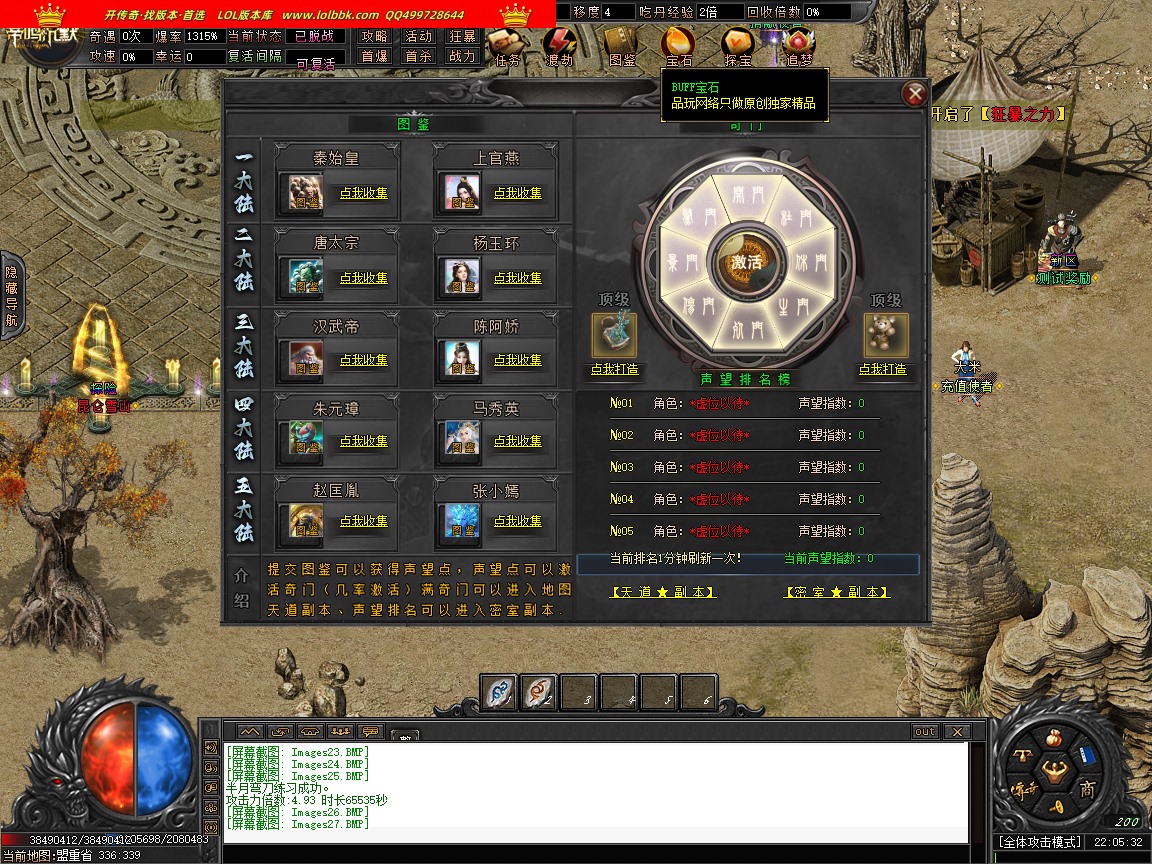Forge the top-grade weapon via 点我打造
1152x864 pixels.
[614, 369]
